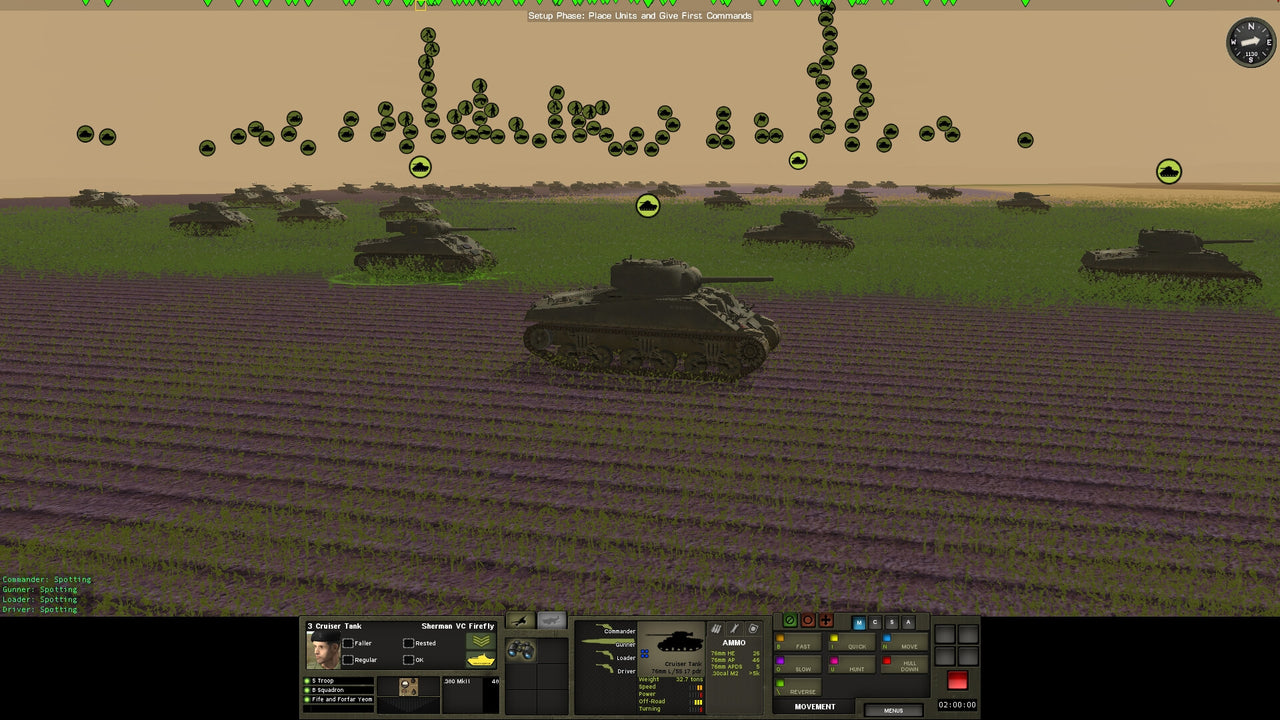Select the dark main-gun silhouette tab above the panel

click(521, 619)
